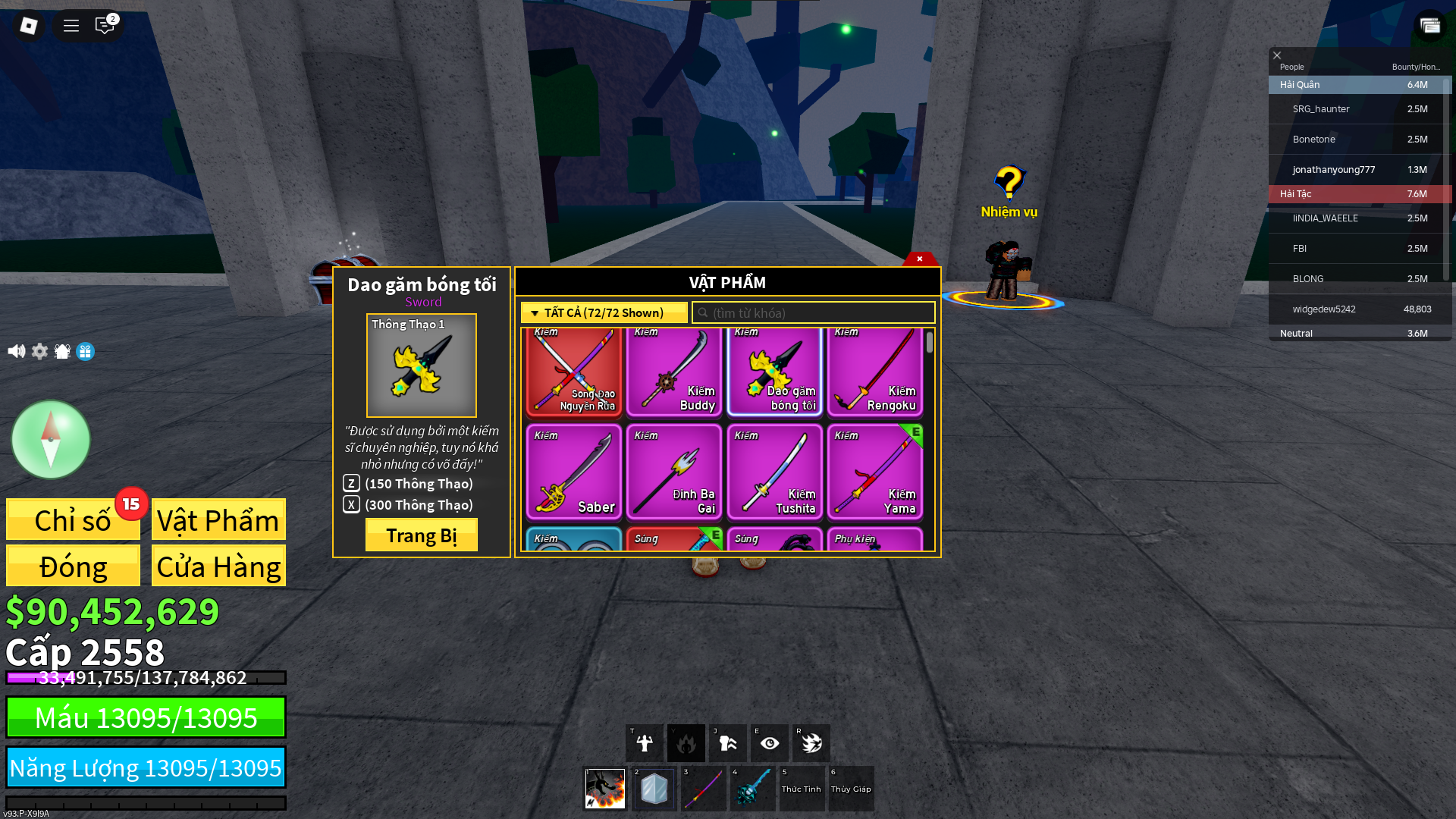Open the Cửa Hàng shop
1456x819 pixels.
click(218, 566)
